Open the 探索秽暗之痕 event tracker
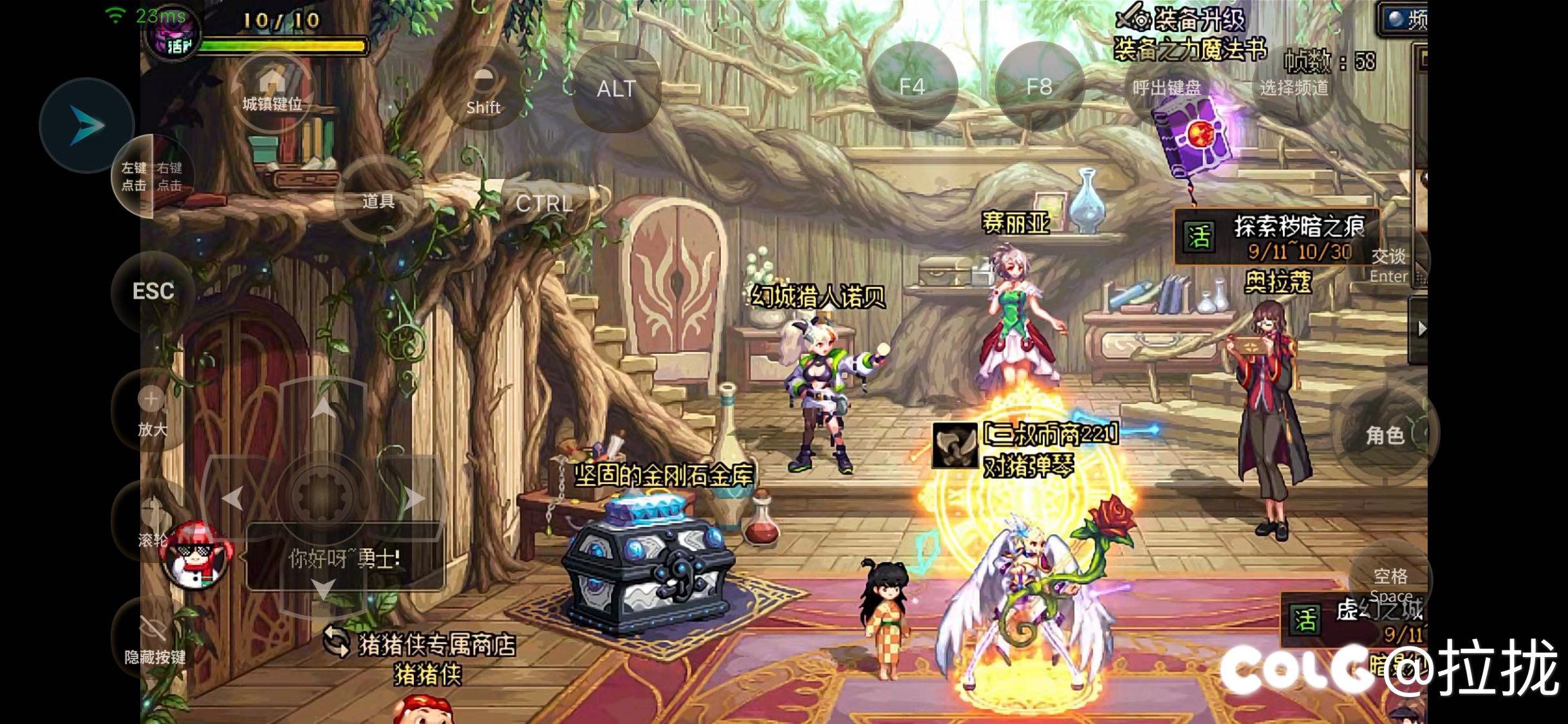Image resolution: width=1568 pixels, height=724 pixels. click(1277, 237)
